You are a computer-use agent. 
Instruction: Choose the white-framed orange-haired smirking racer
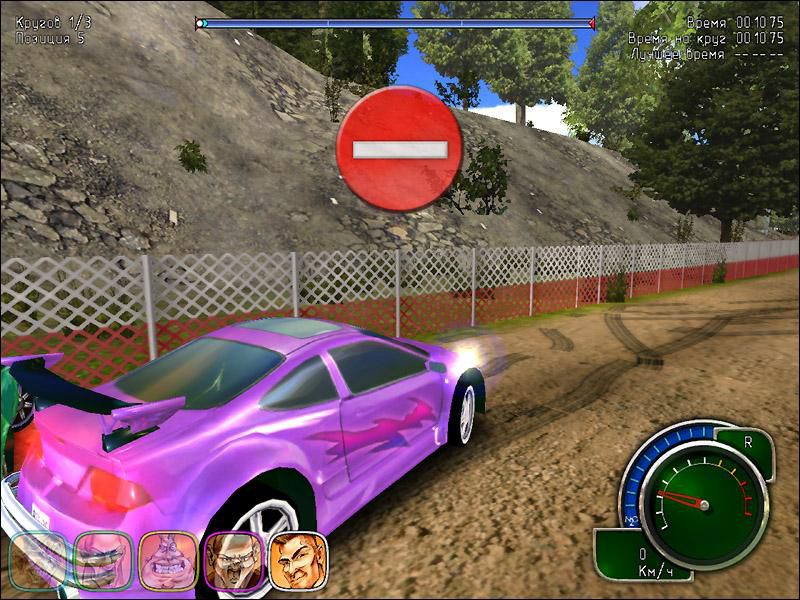pos(298,560)
